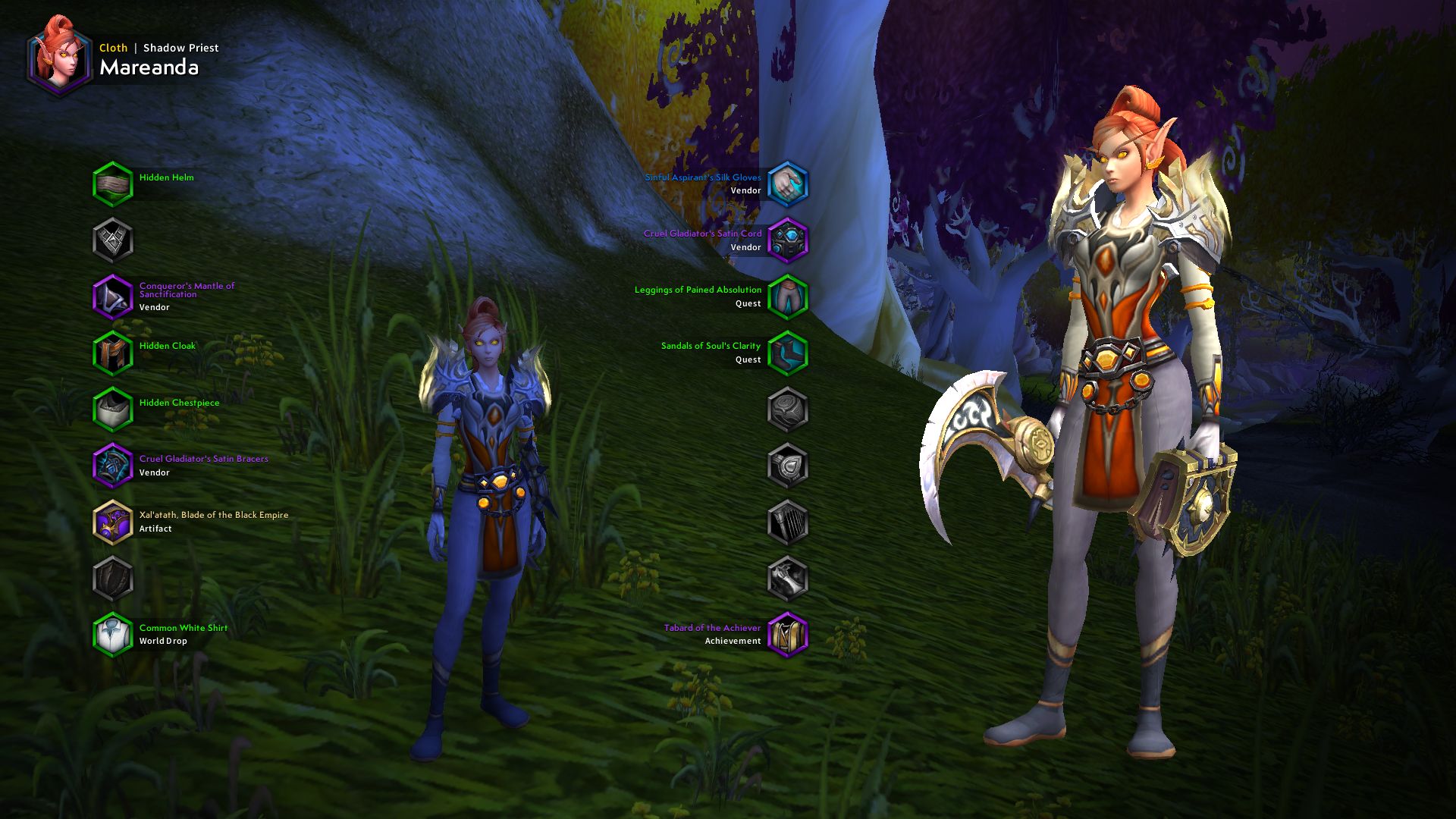Click the Hidden Cloak slot icon
The width and height of the screenshot is (1456, 819).
[x=114, y=353]
